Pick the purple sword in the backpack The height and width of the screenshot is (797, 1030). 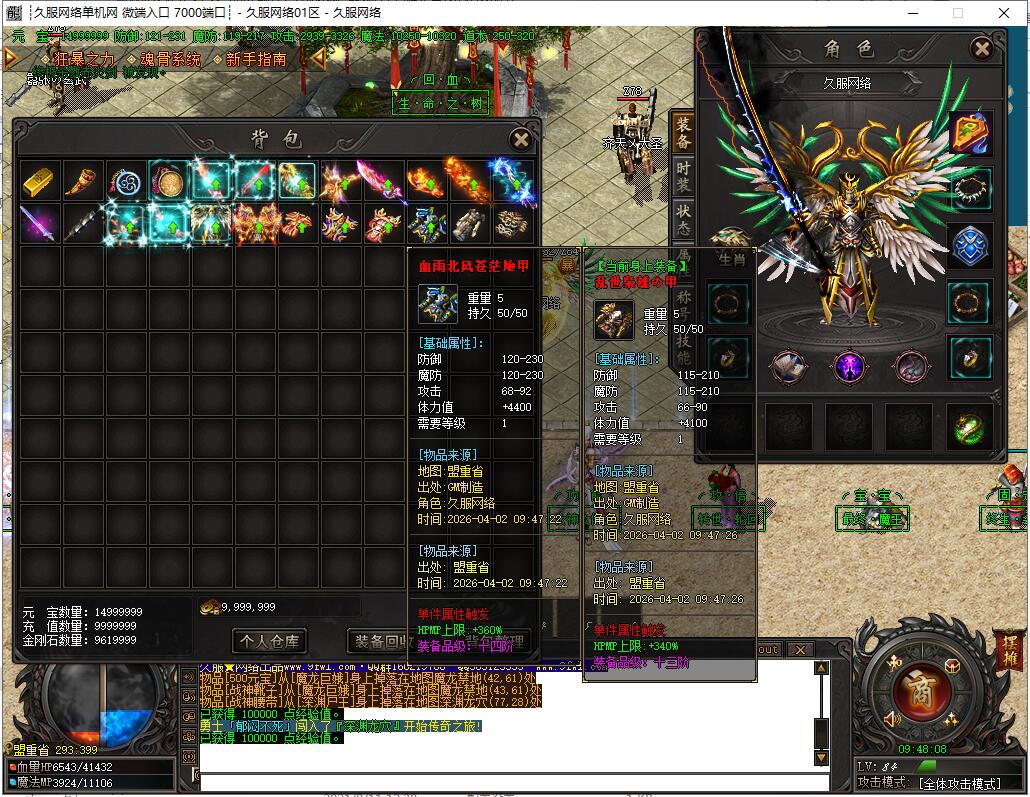[x=39, y=223]
